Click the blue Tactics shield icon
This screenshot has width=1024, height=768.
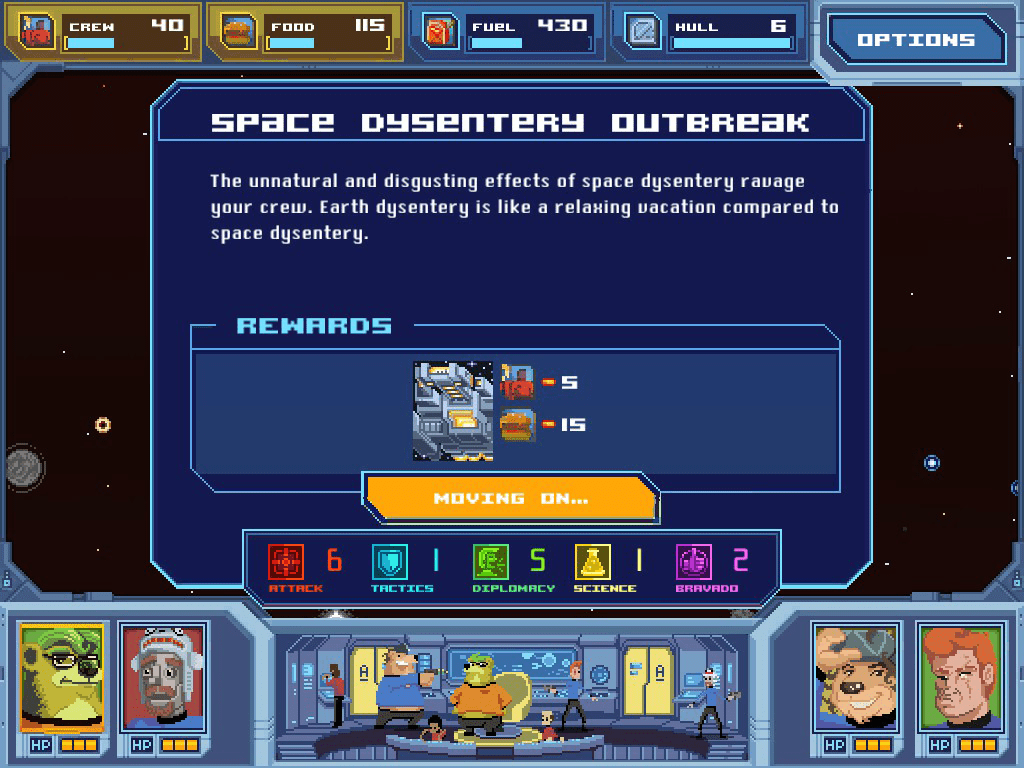point(389,562)
